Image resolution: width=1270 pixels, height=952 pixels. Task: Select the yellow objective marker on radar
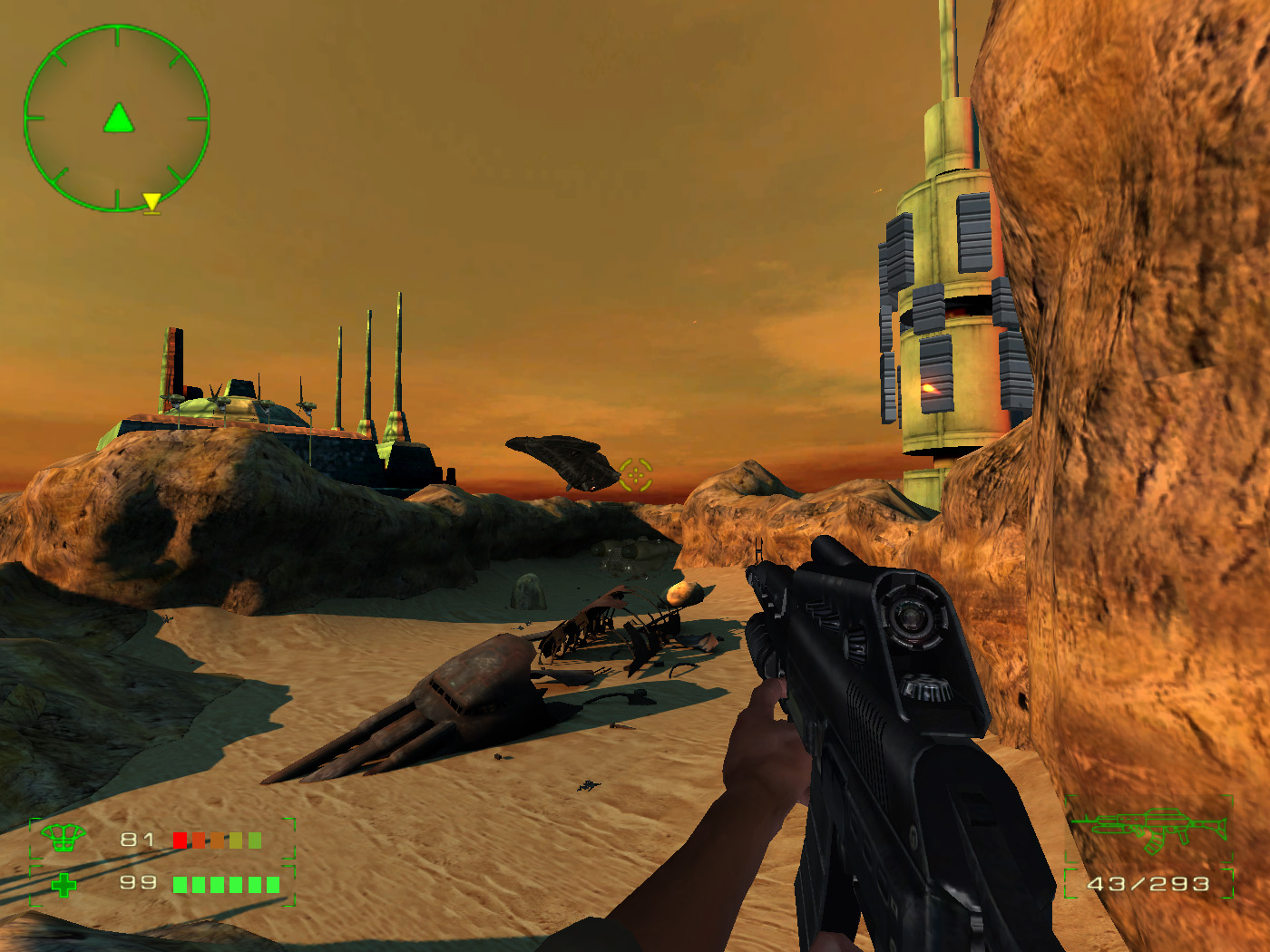pyautogui.click(x=151, y=202)
